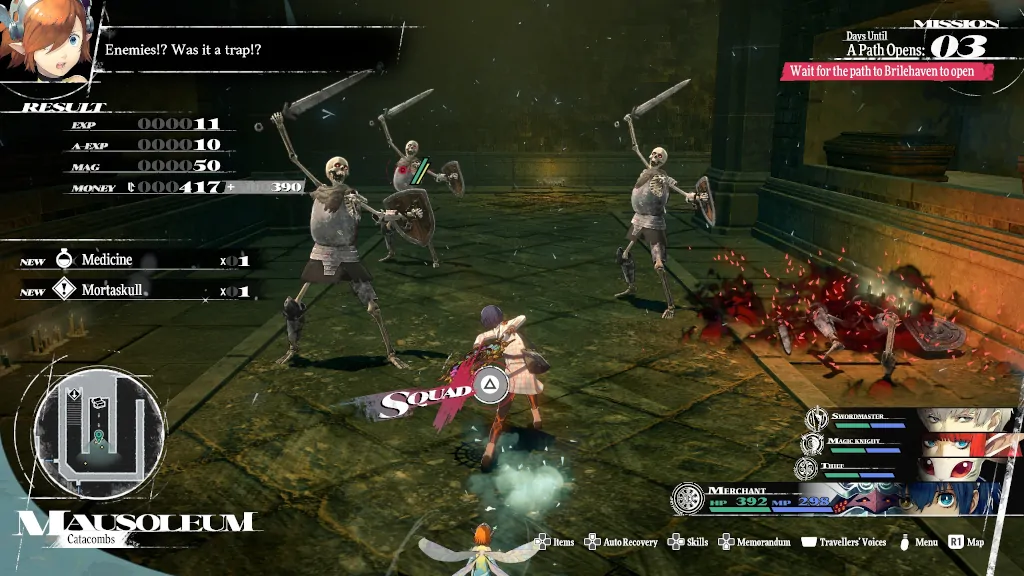Image resolution: width=1024 pixels, height=576 pixels.
Task: Open the circular dungeon minimap
Action: (x=100, y=430)
